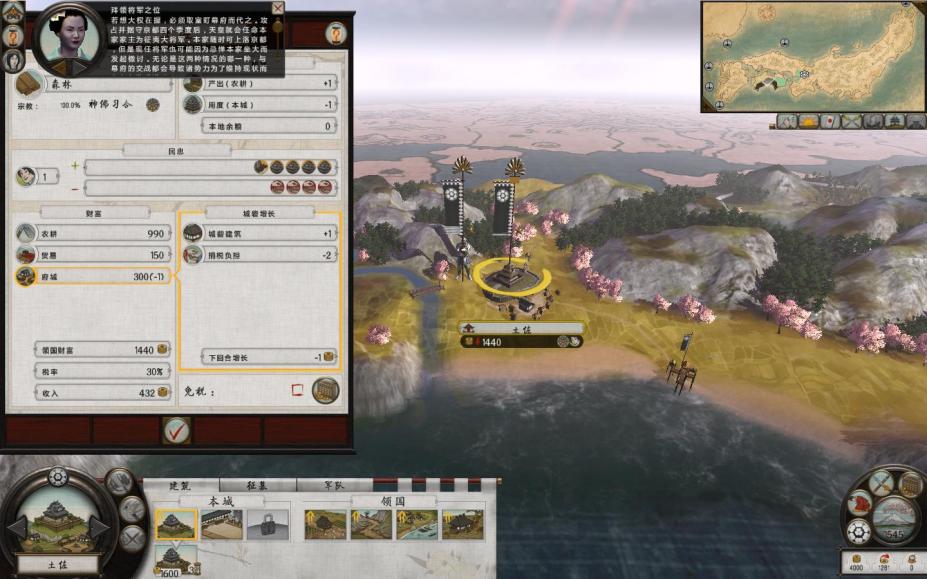Go to the next settlement with the right arrow

click(x=99, y=527)
